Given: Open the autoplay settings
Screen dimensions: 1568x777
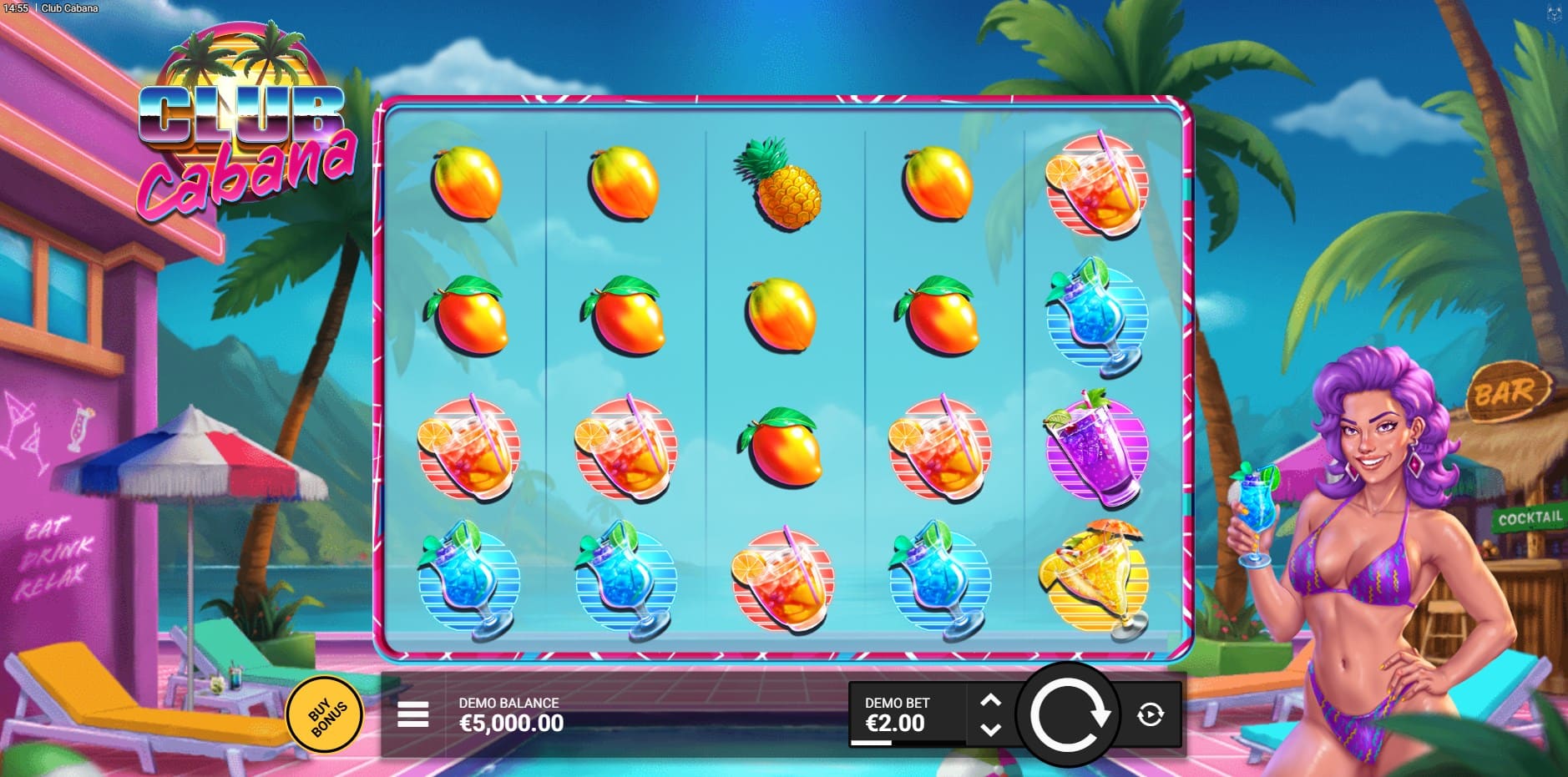Looking at the screenshot, I should (x=1151, y=714).
